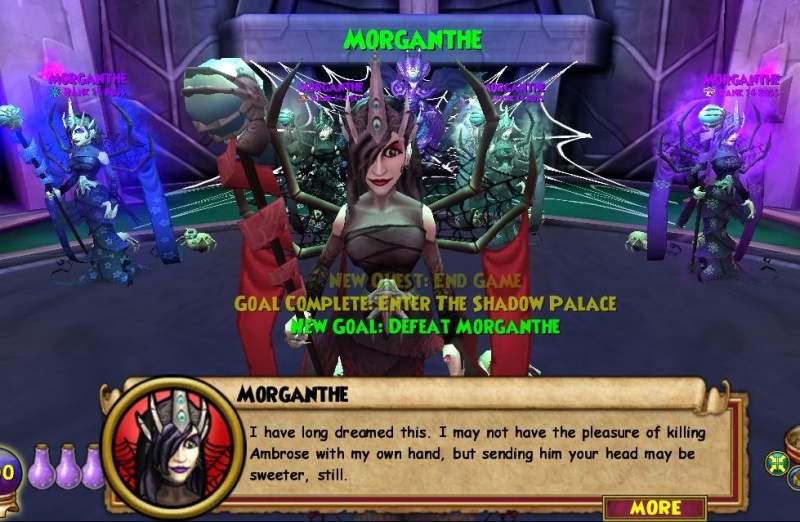Click the round green crossed-arrows icon
800x522 pixels.
[x=776, y=463]
